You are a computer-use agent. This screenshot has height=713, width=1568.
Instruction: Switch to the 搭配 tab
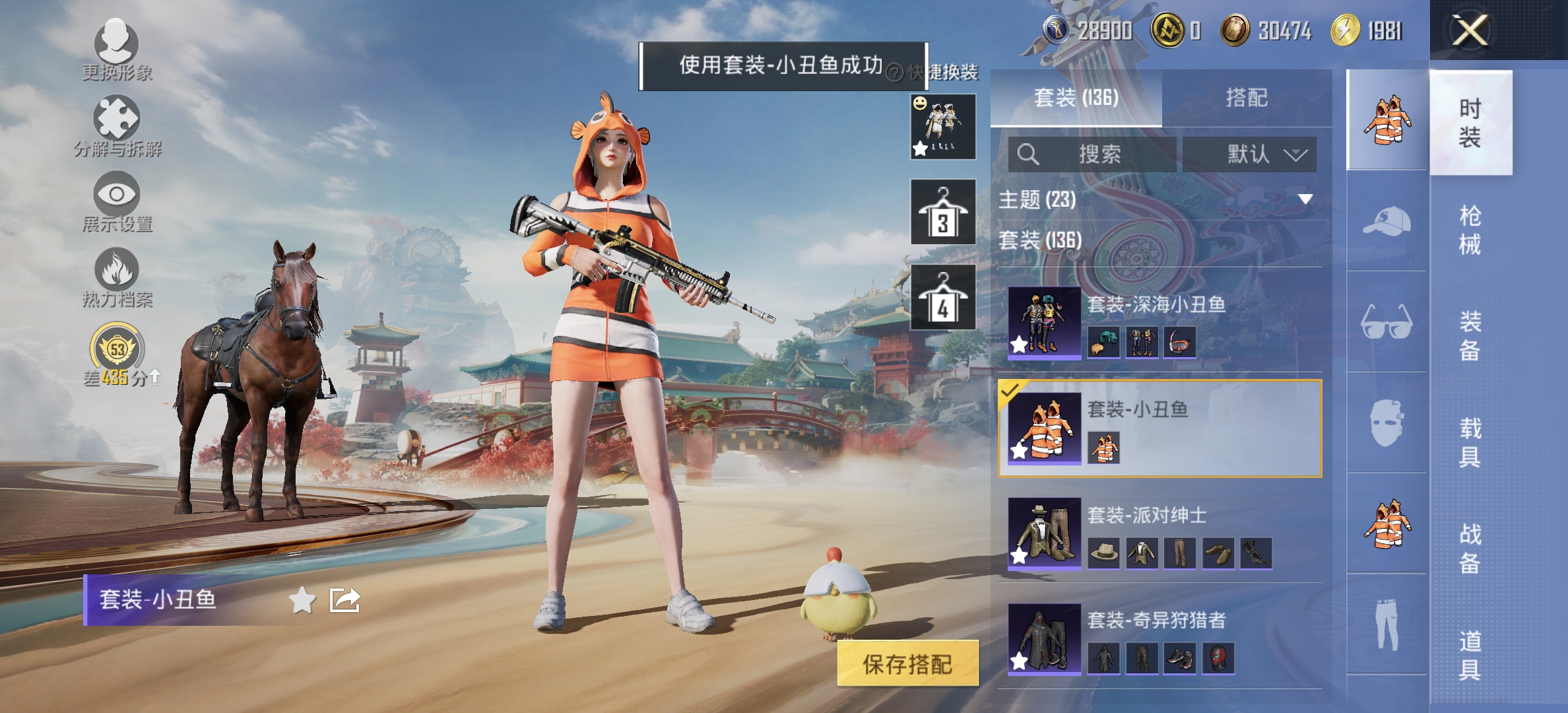pyautogui.click(x=1247, y=97)
